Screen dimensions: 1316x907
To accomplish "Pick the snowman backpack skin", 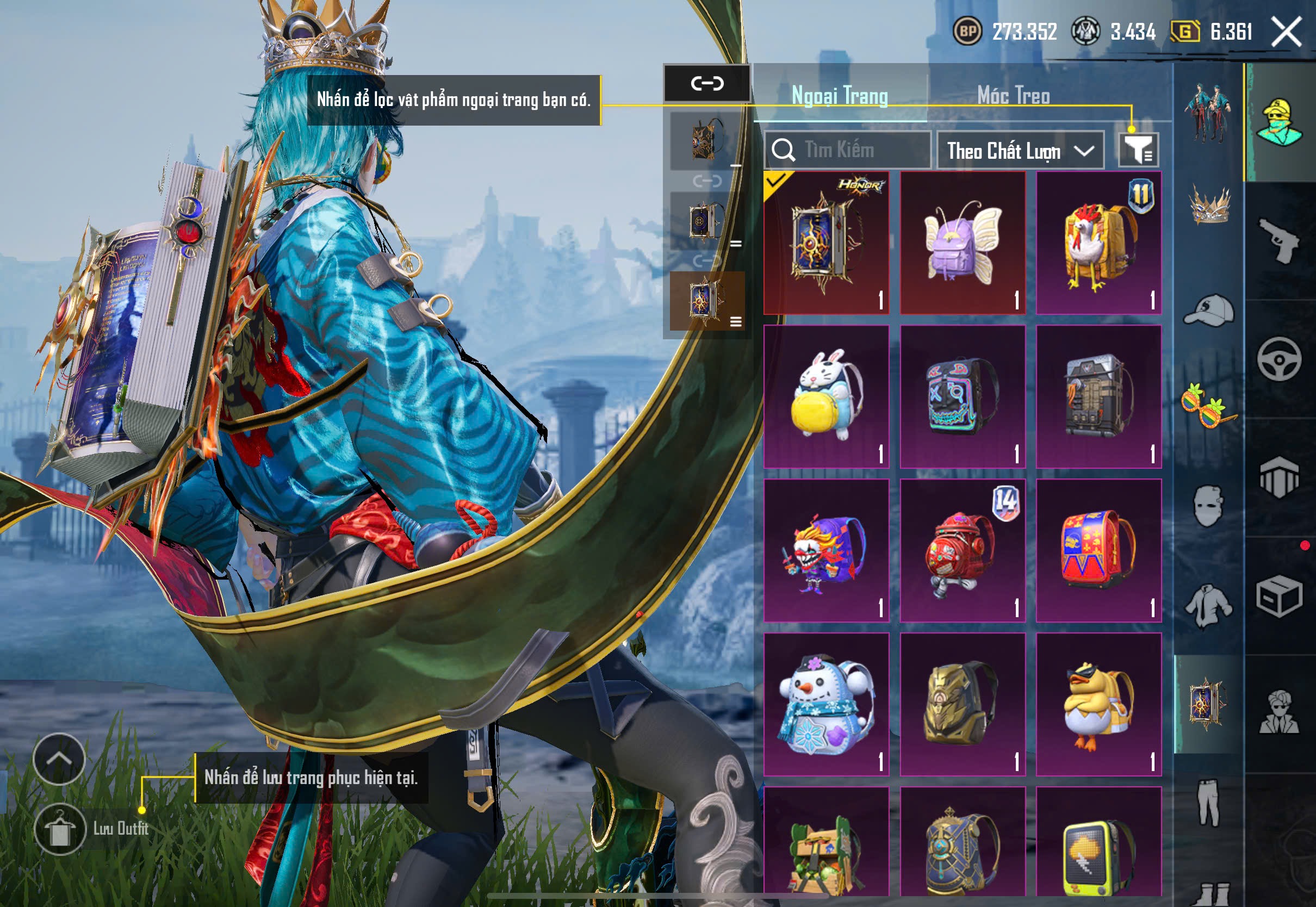I will [826, 704].
